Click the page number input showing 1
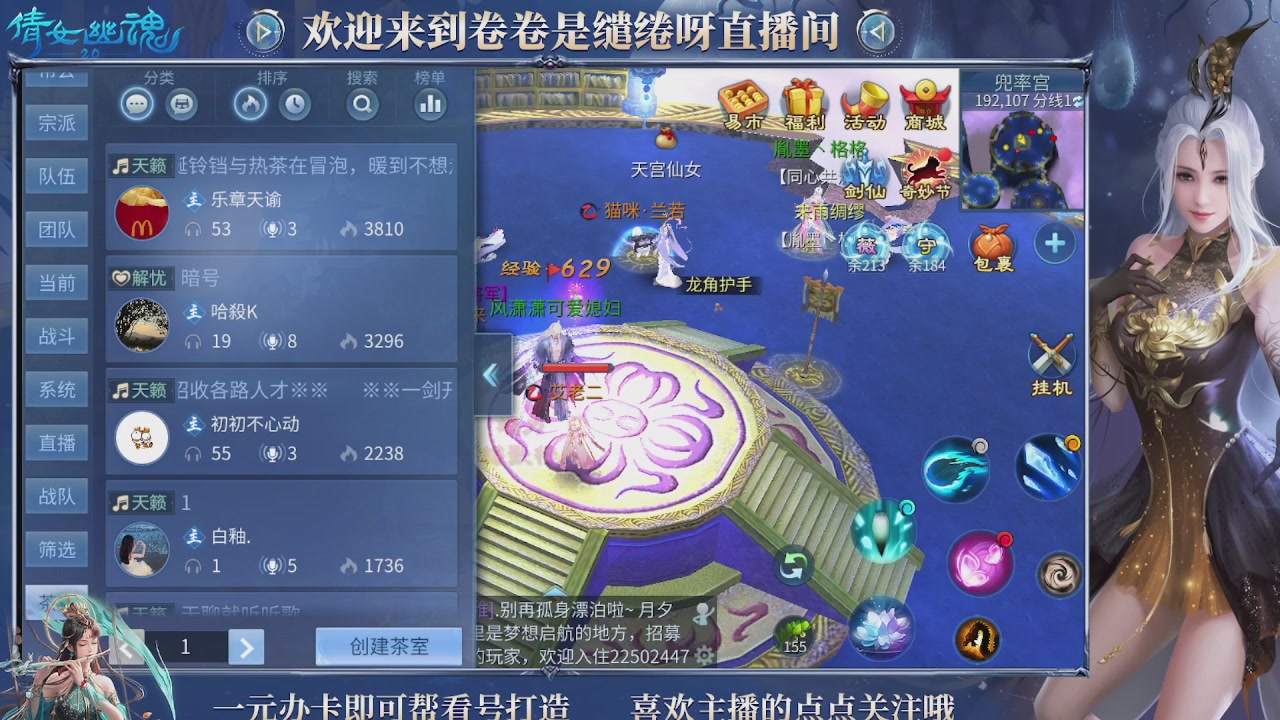1280x720 pixels. [185, 647]
